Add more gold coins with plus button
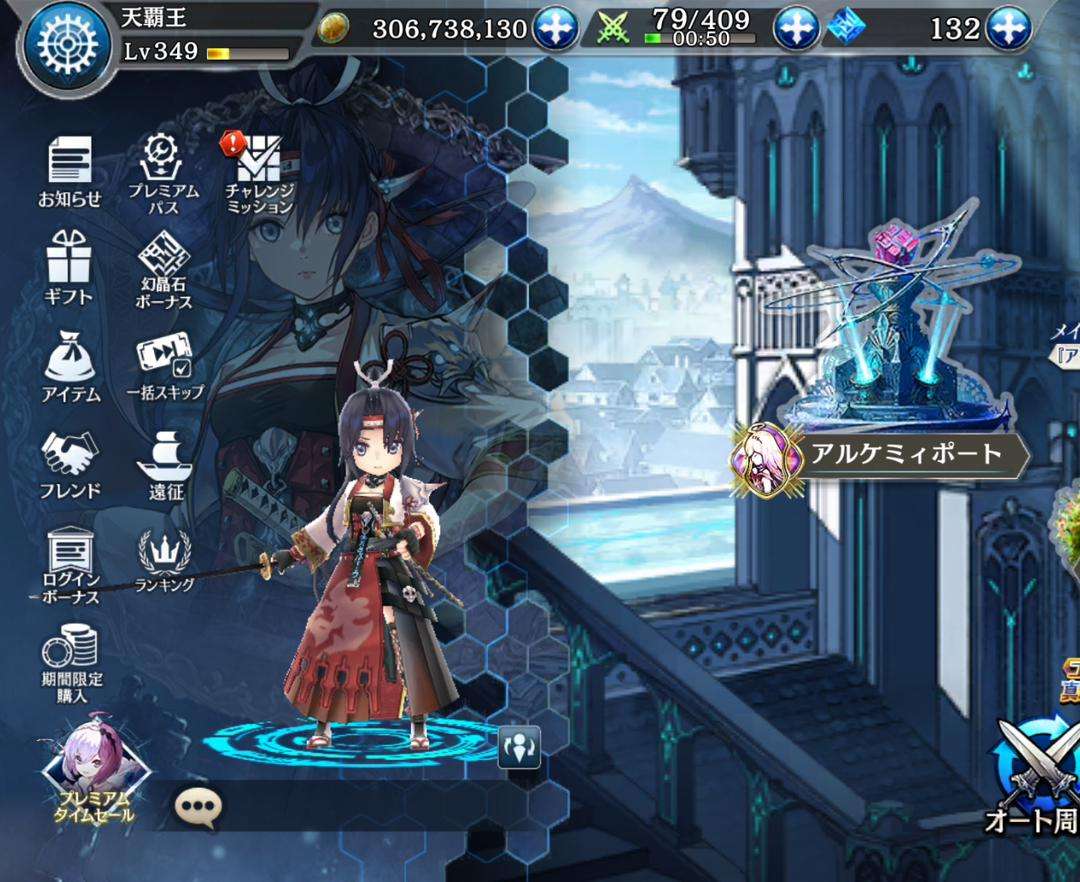The width and height of the screenshot is (1080, 882). (553, 29)
